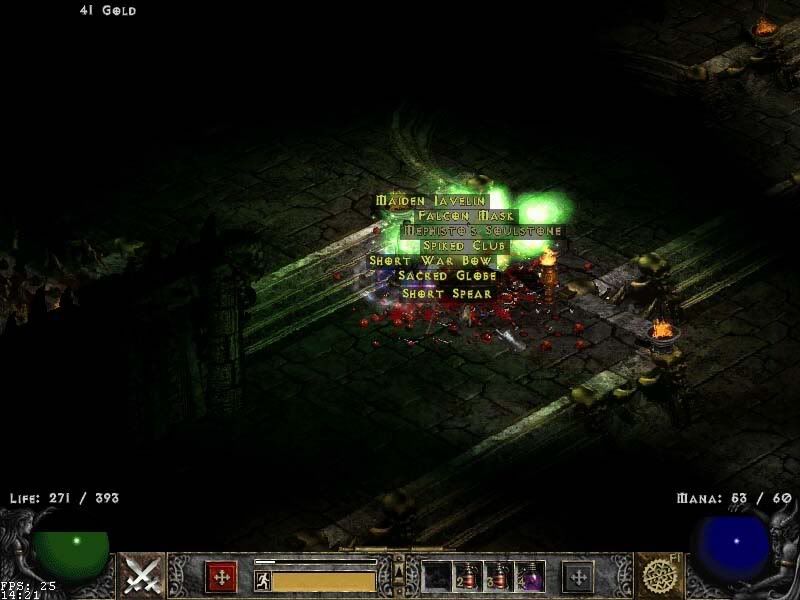Take the Short Spear loot label
Viewport: 800px width, 600px height.
[x=447, y=294]
